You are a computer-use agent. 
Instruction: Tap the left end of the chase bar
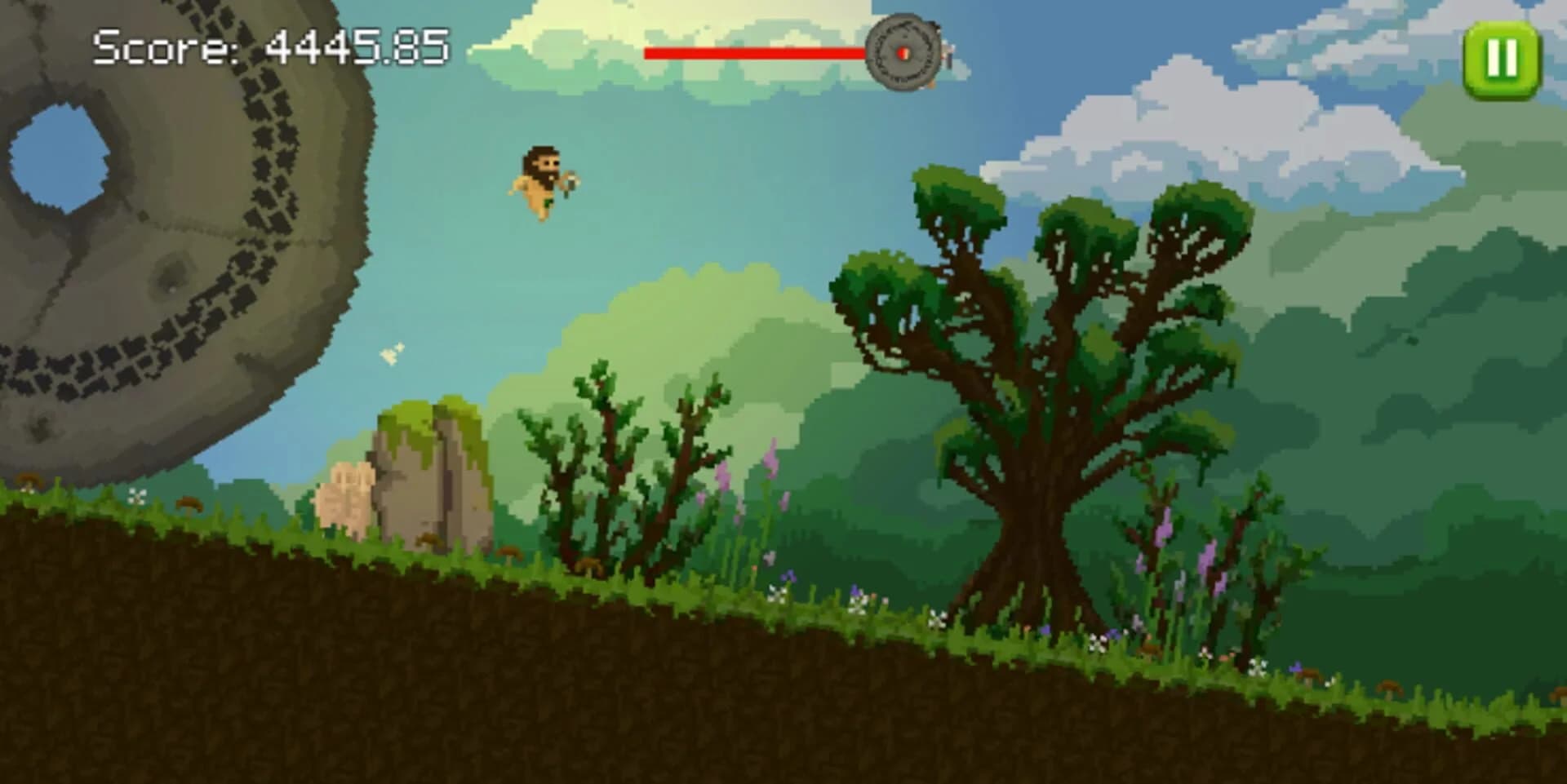click(x=649, y=54)
